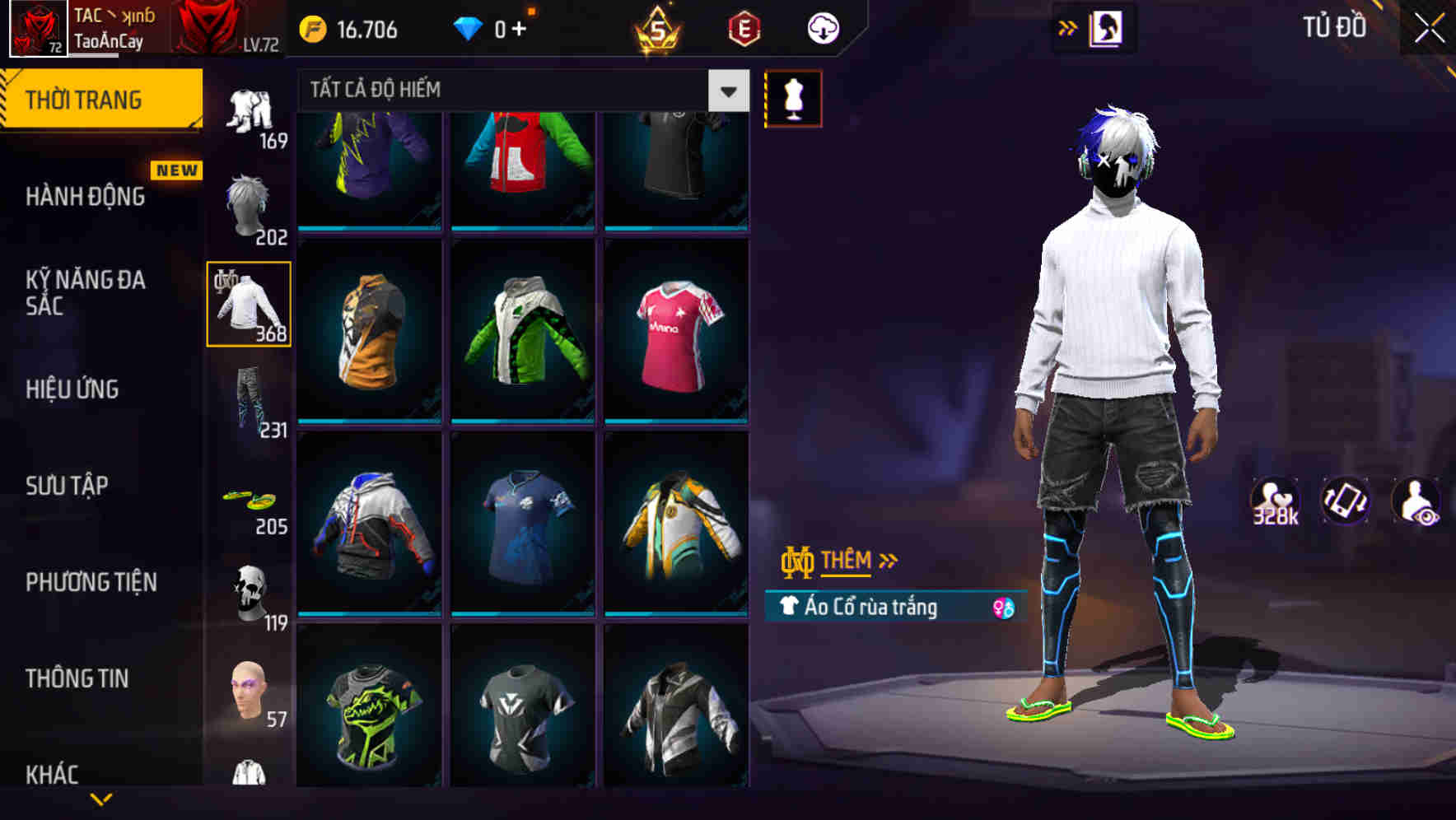This screenshot has height=820, width=1456.
Task: Toggle the mannequin display above the item grid
Action: point(793,98)
